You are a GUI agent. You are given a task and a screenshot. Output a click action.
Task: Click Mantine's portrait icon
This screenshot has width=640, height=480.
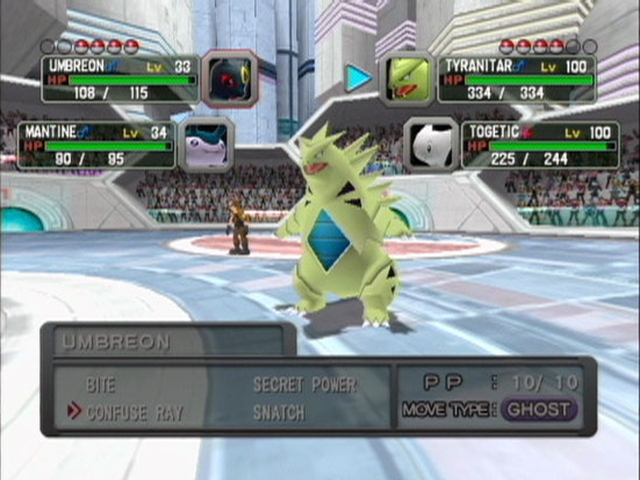point(208,145)
